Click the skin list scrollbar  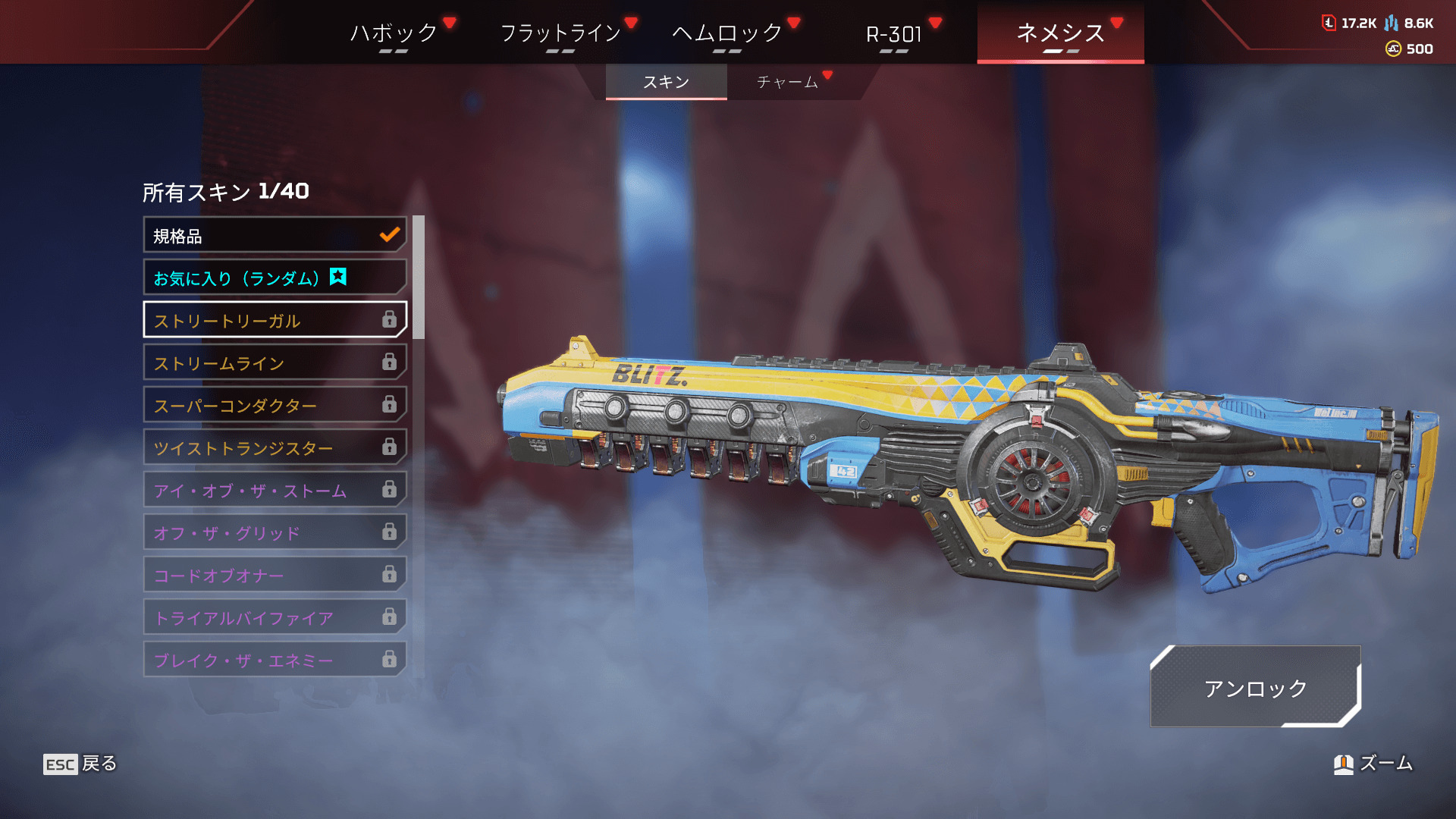[x=419, y=278]
